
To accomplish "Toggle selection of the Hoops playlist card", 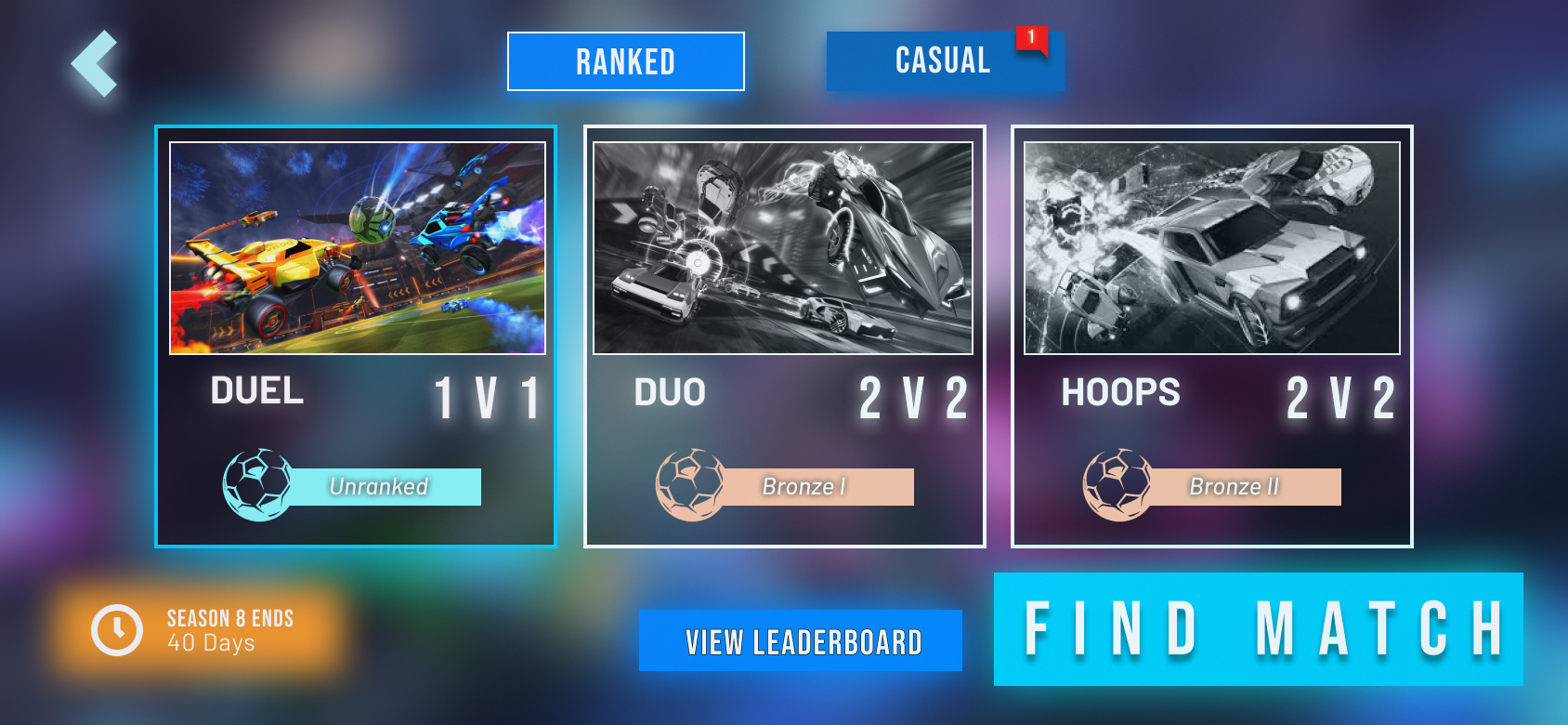I will point(1210,335).
